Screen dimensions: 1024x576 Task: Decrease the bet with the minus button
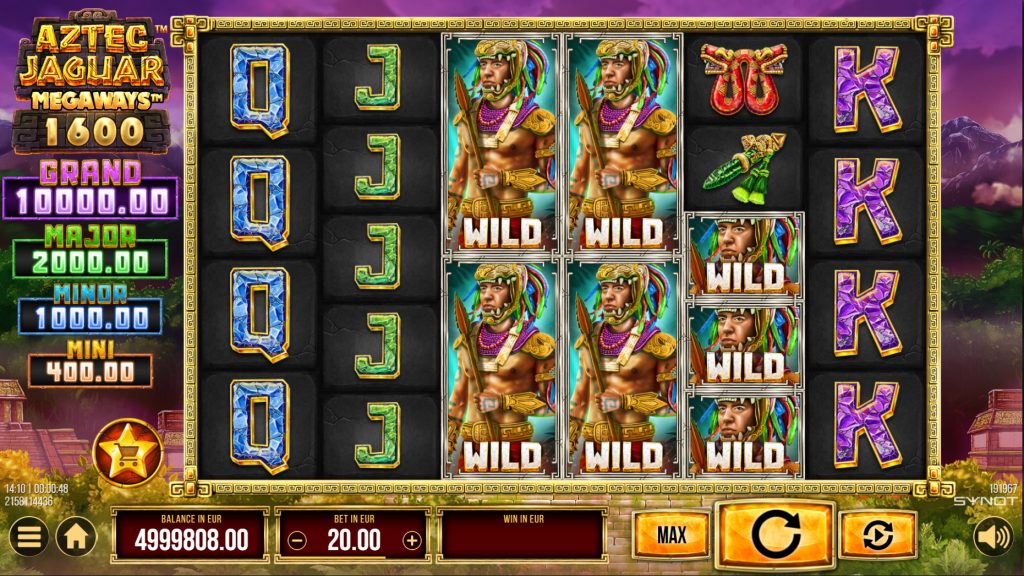pyautogui.click(x=295, y=541)
